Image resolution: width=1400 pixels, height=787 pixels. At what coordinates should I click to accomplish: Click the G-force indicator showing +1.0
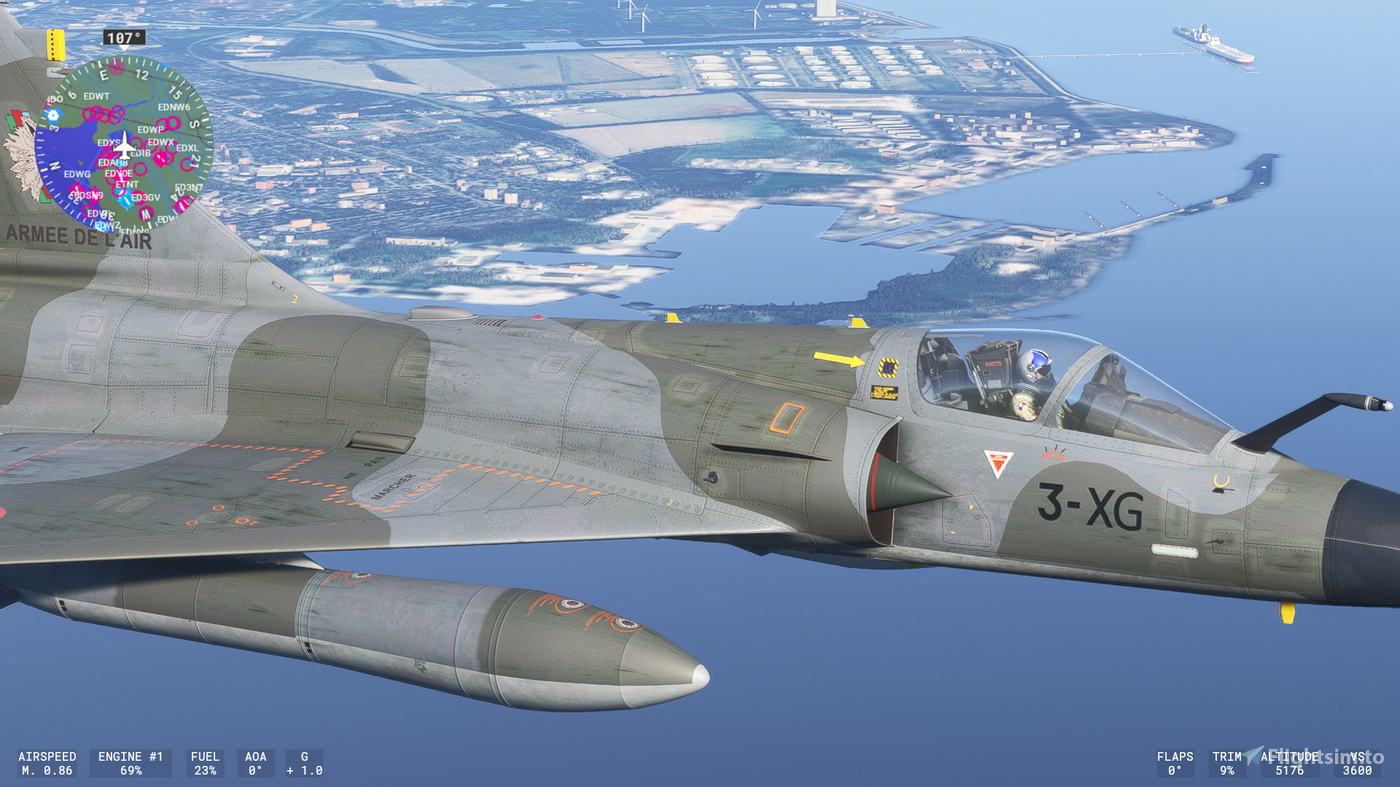[304, 762]
